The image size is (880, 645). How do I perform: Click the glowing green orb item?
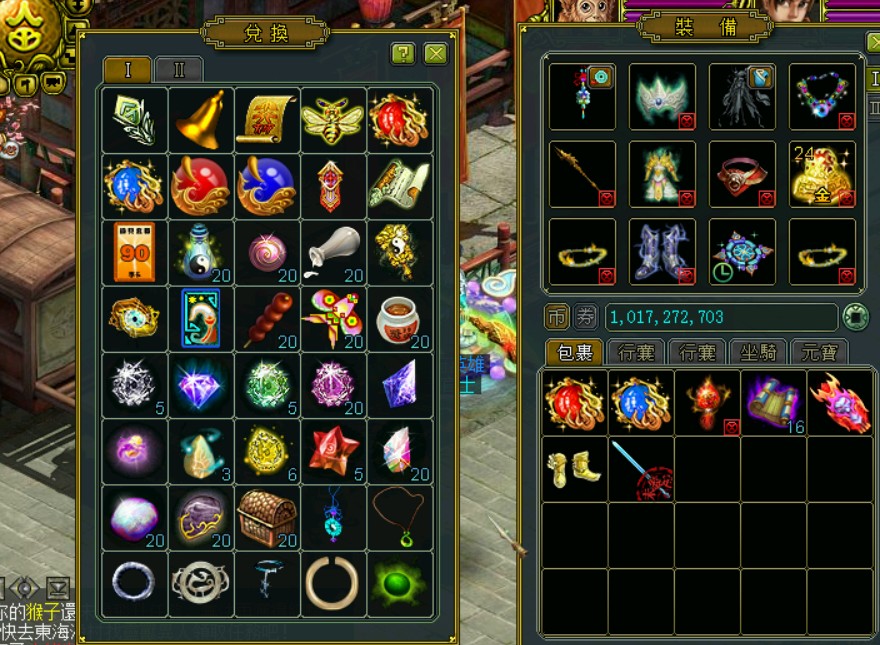pyautogui.click(x=400, y=583)
